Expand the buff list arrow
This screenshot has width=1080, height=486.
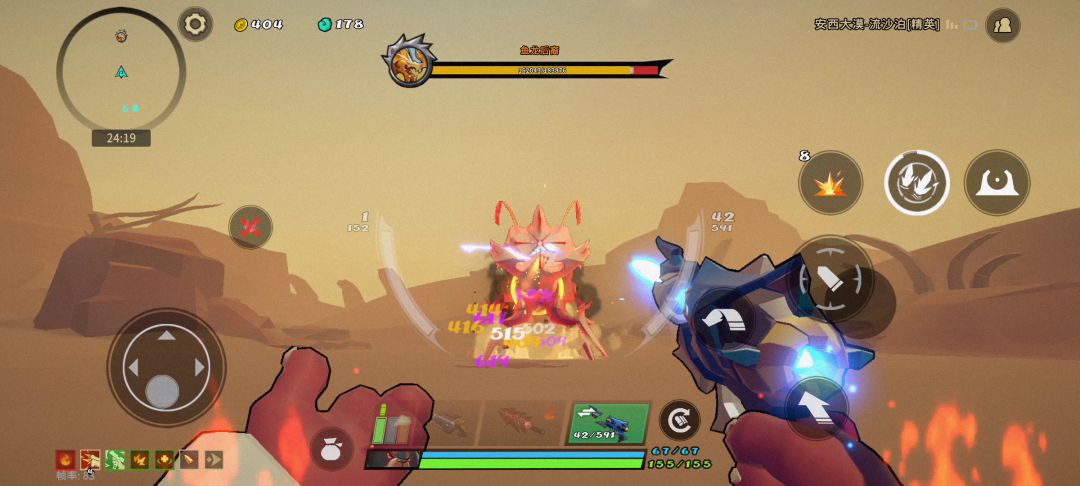coord(214,460)
